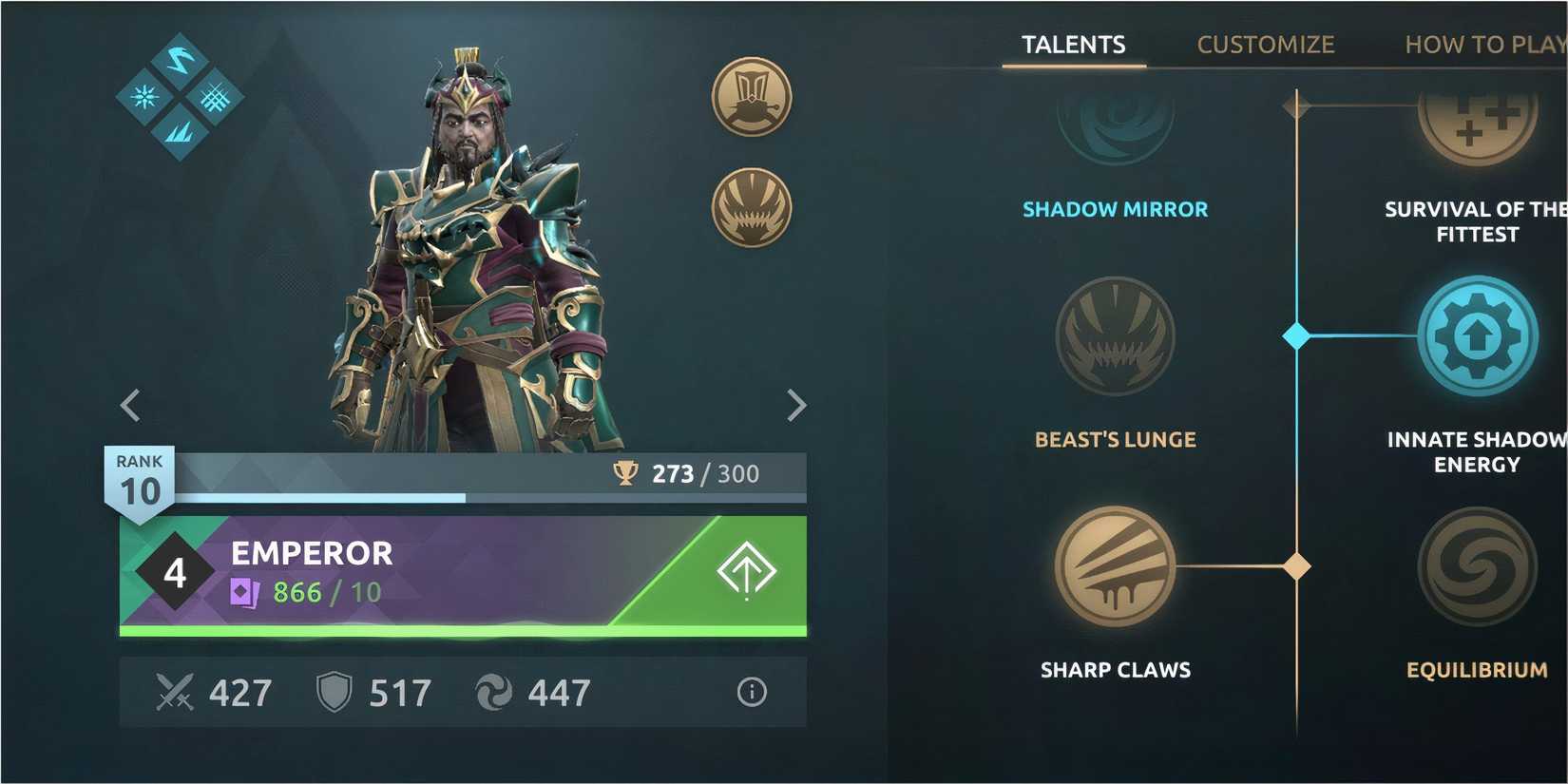1568x784 pixels.
Task: Click the next character right arrow
Action: coord(796,405)
